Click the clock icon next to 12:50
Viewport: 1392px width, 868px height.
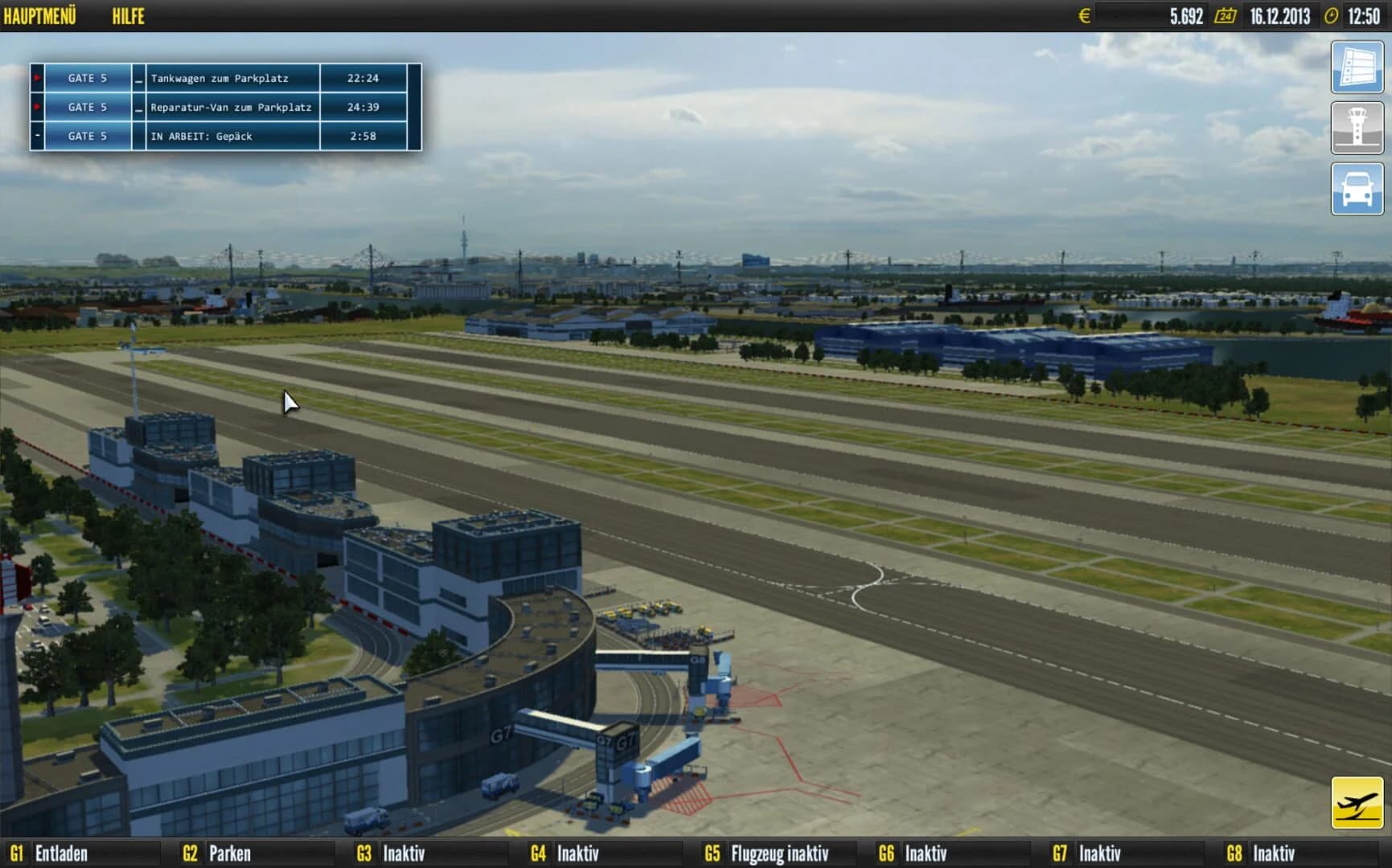click(x=1332, y=15)
